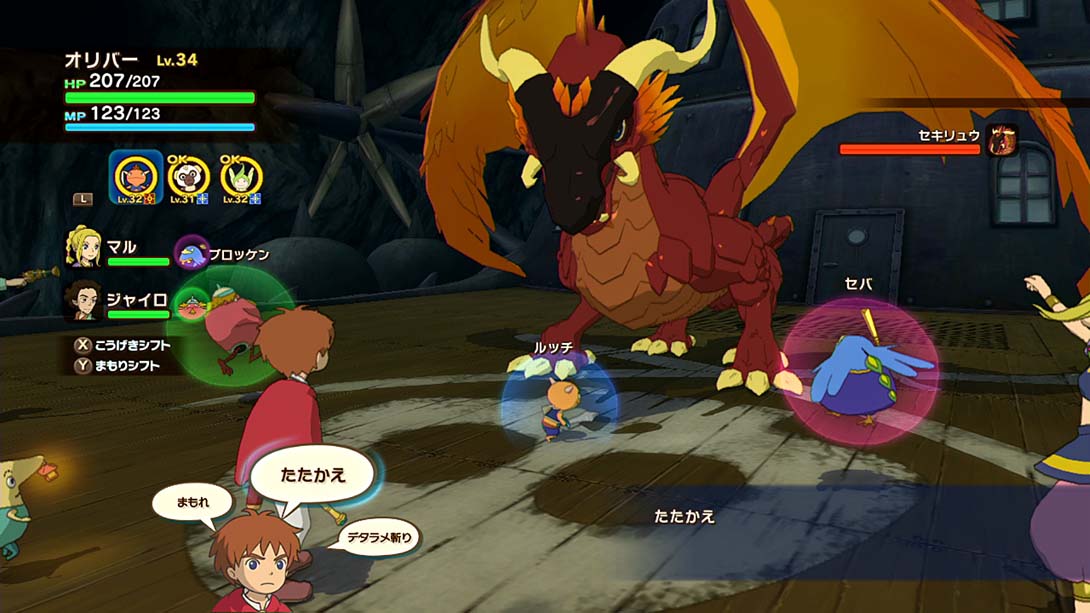Switch to the white monkey familiar Lv.31
1090x613 pixels.
(x=187, y=177)
